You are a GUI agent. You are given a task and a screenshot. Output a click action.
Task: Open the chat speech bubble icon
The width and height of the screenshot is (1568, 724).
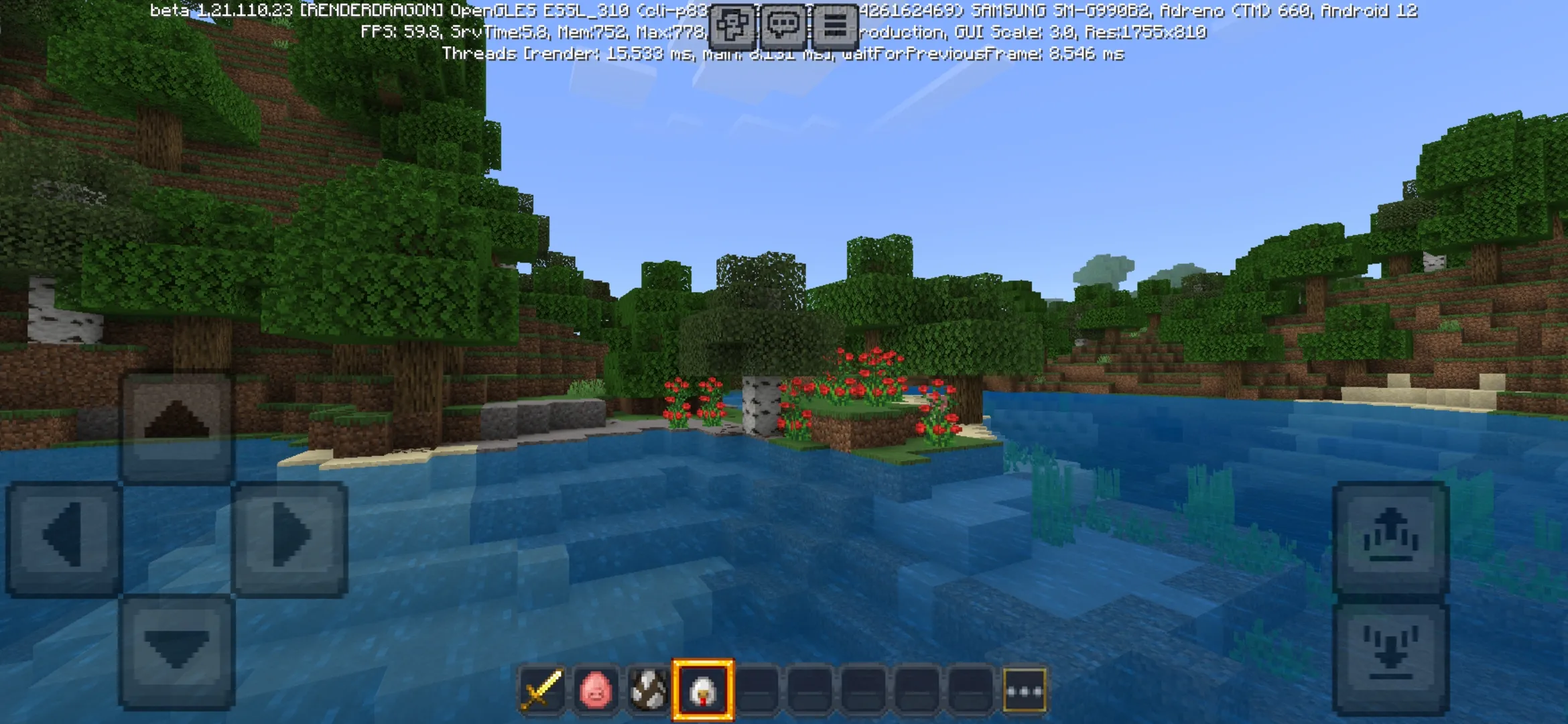click(x=784, y=23)
